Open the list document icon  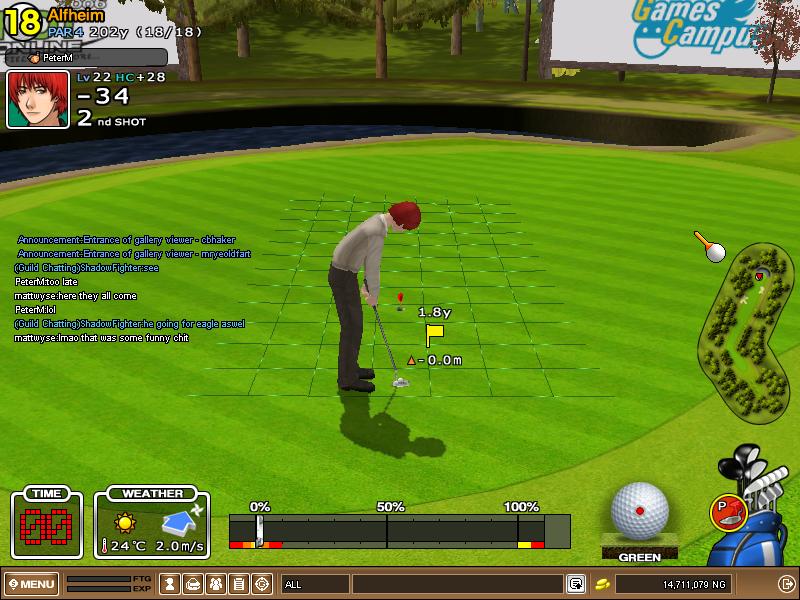point(239,584)
